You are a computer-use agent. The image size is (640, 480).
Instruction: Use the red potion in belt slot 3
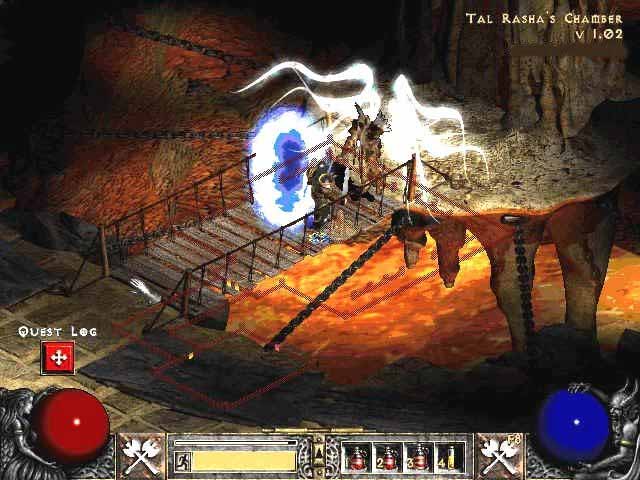[418, 457]
